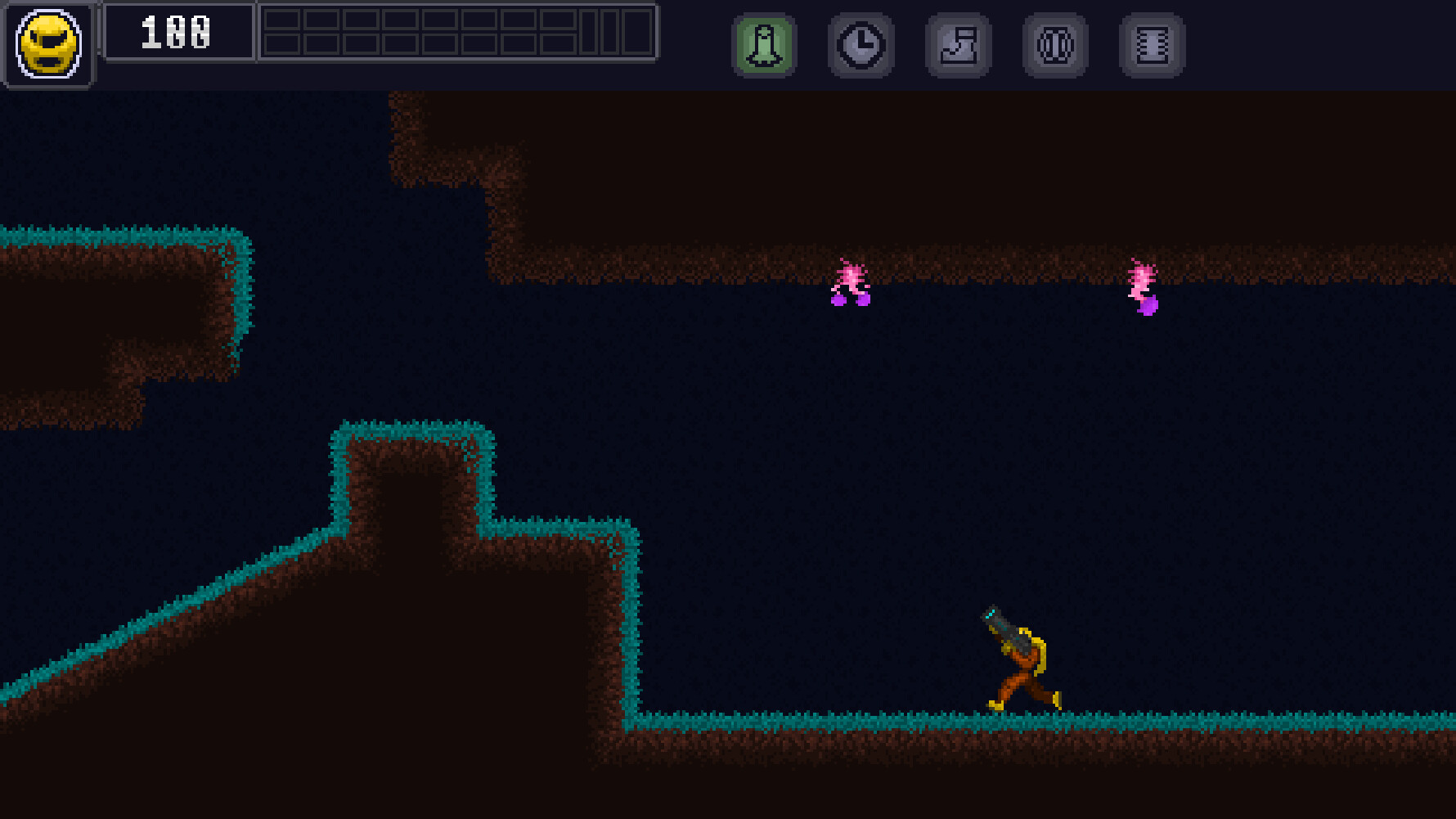Click the left pink crawling enemy

851,282
